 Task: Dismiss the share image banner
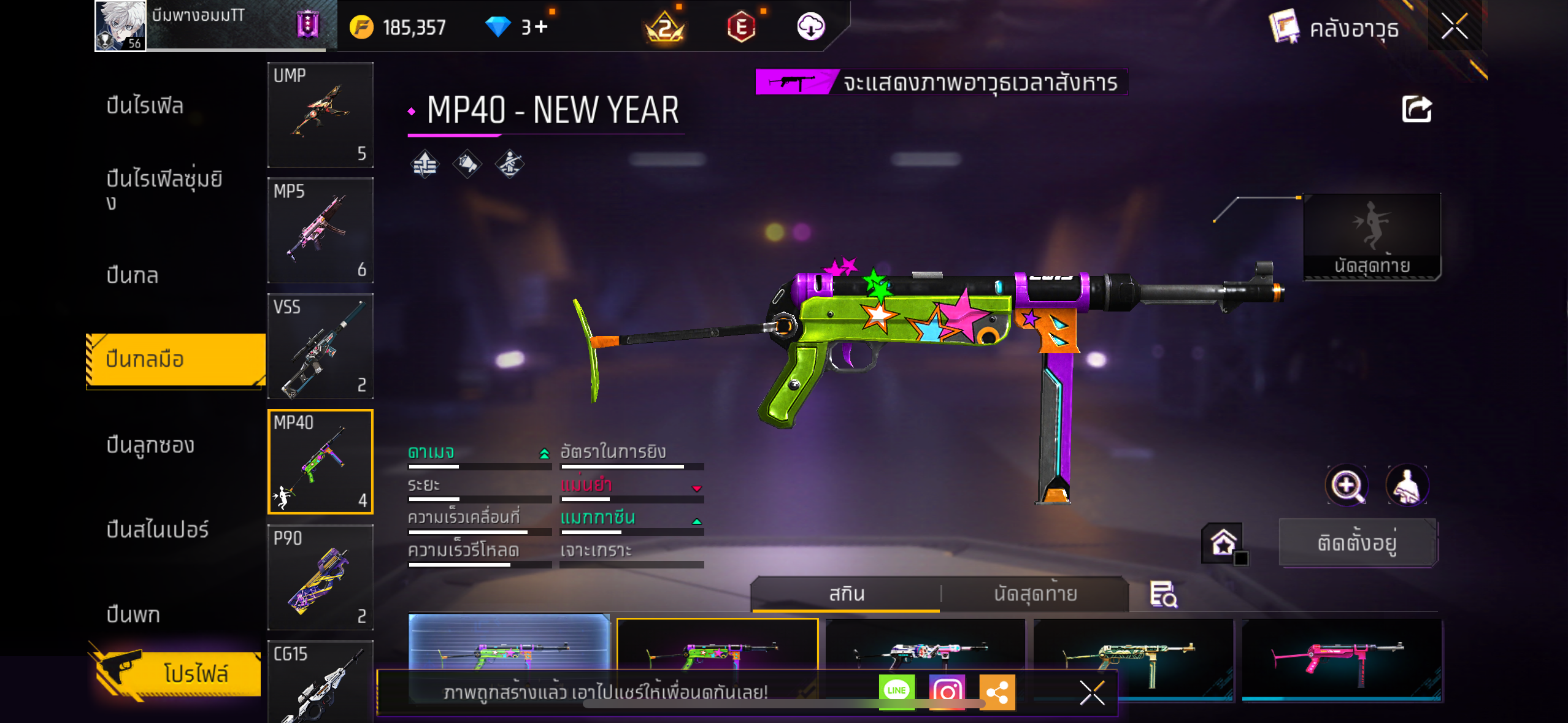click(1092, 693)
